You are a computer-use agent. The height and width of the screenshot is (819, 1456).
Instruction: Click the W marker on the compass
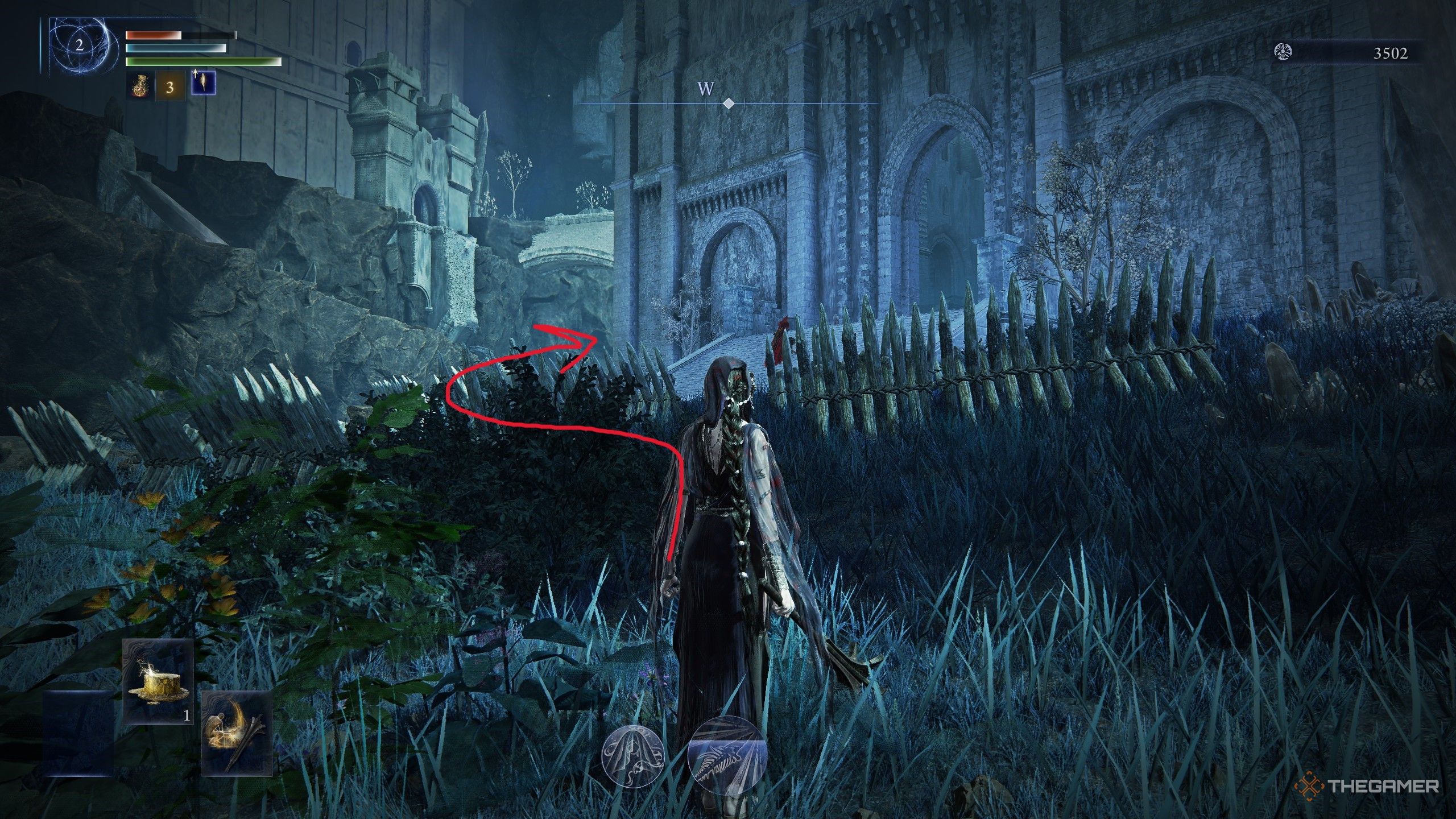tap(705, 90)
